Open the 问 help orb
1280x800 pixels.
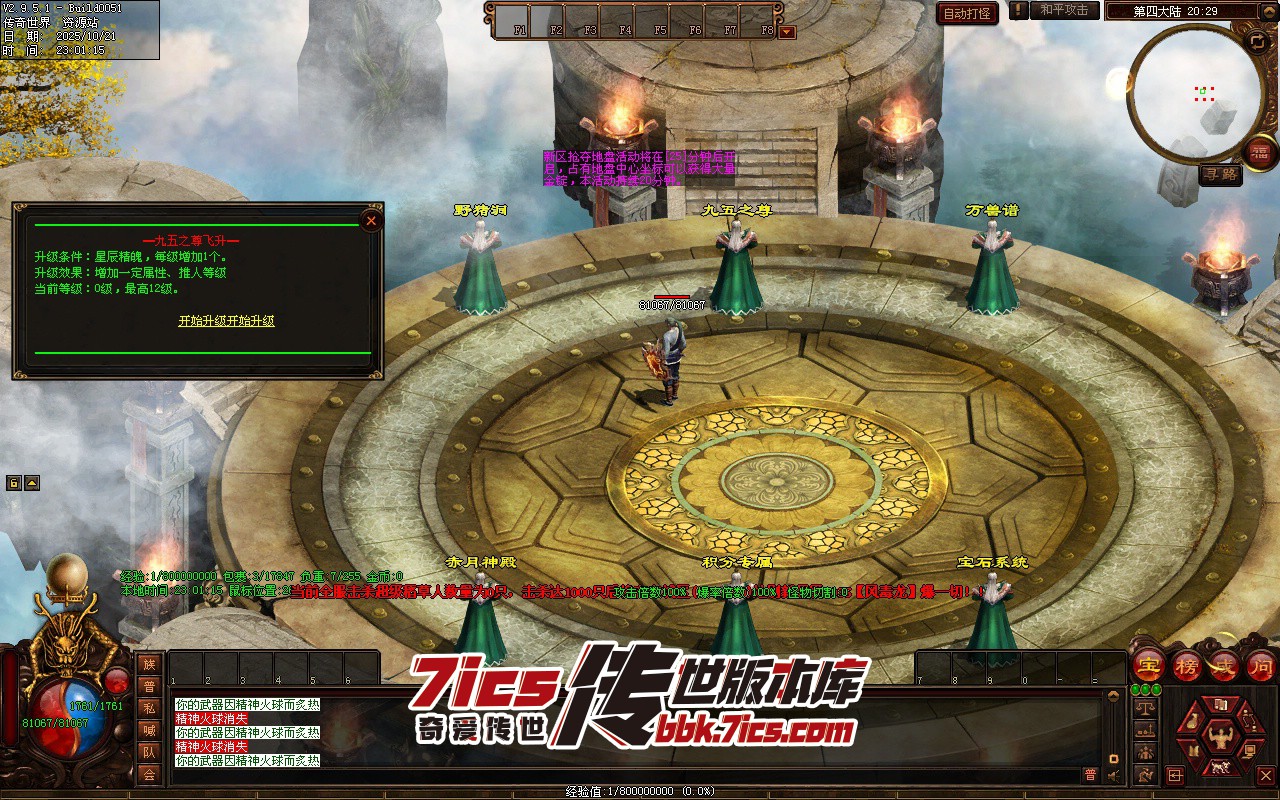[1261, 664]
